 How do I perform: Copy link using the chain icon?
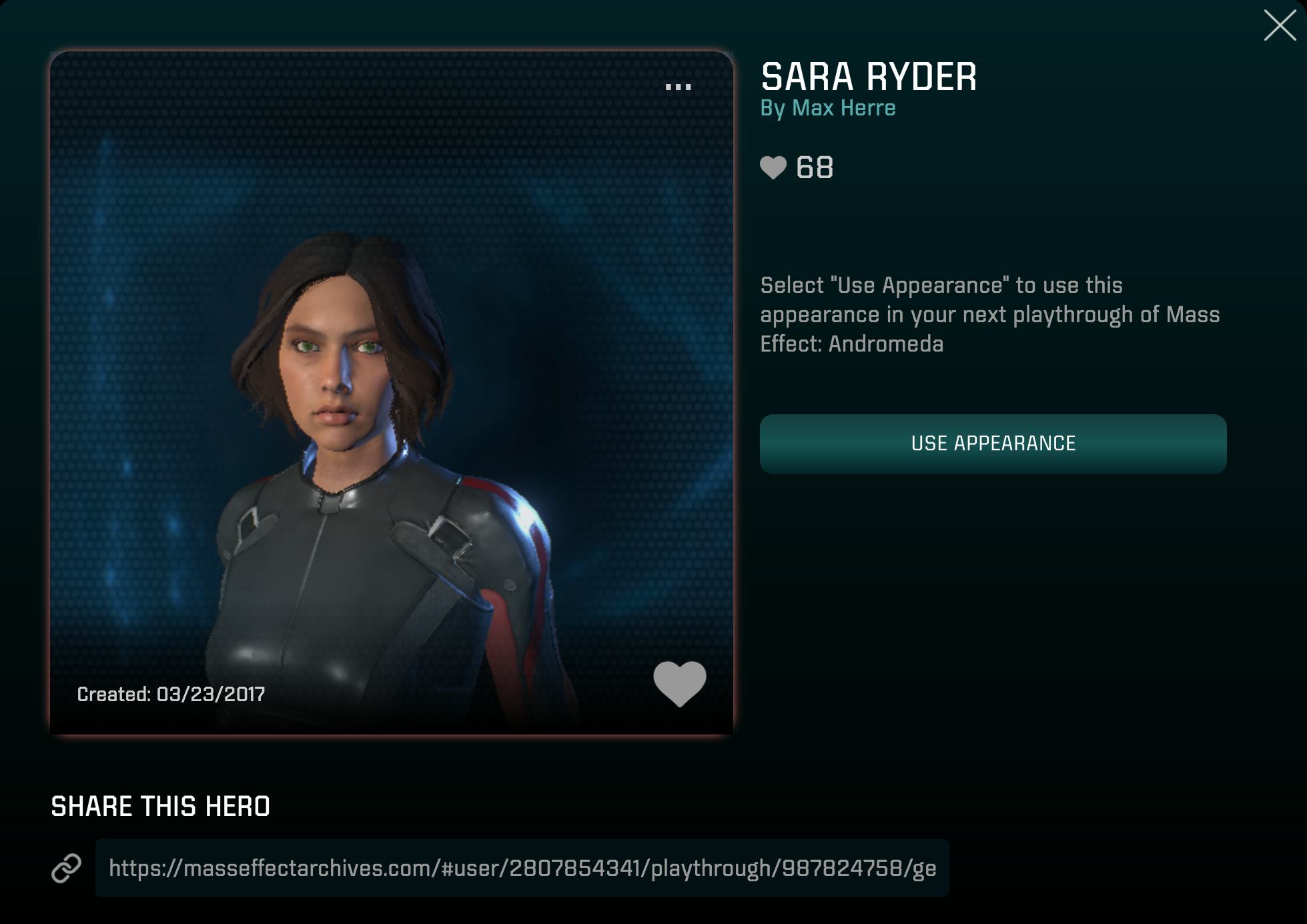click(x=67, y=868)
